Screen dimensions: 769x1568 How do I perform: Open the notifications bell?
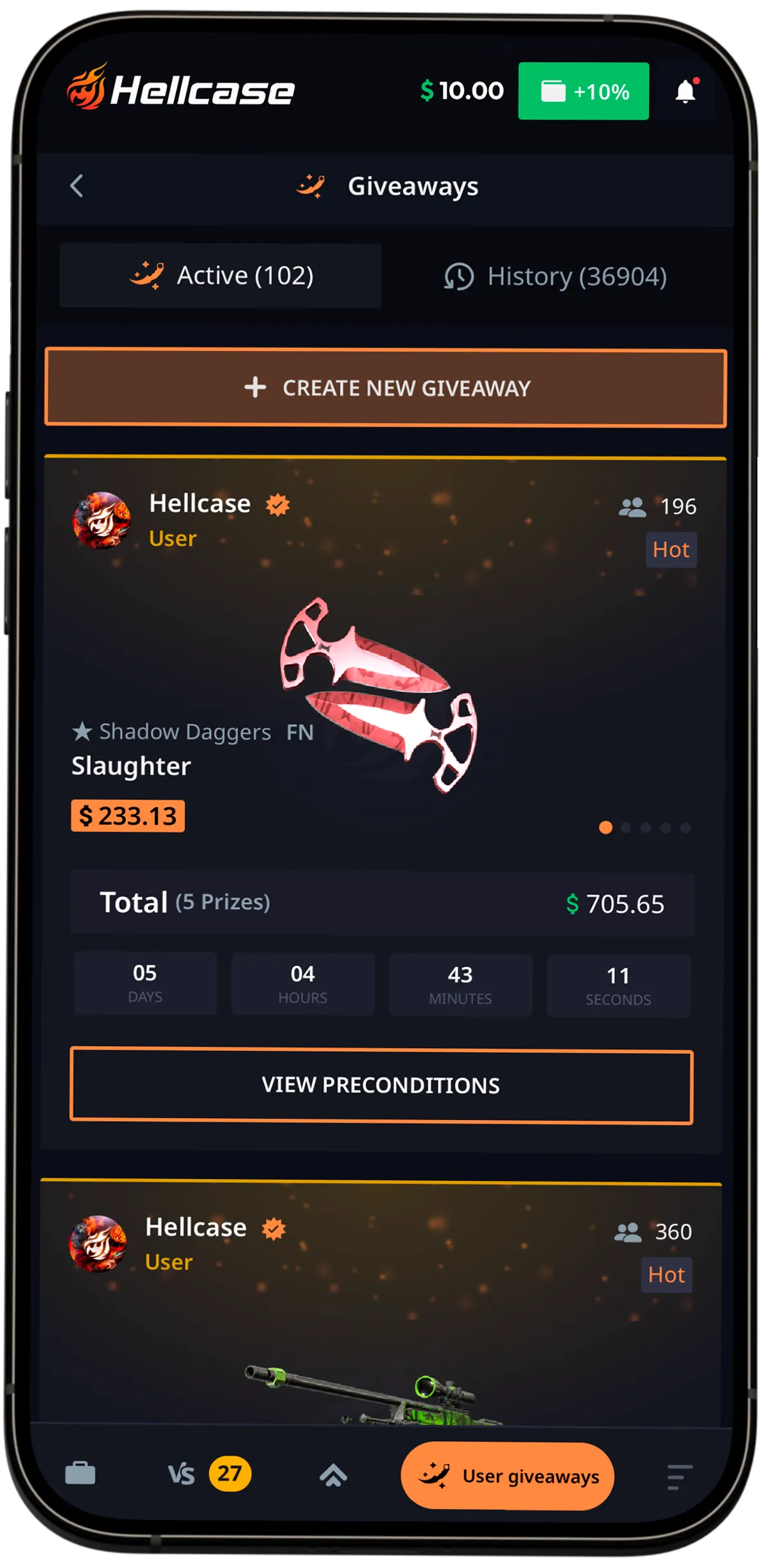click(686, 92)
